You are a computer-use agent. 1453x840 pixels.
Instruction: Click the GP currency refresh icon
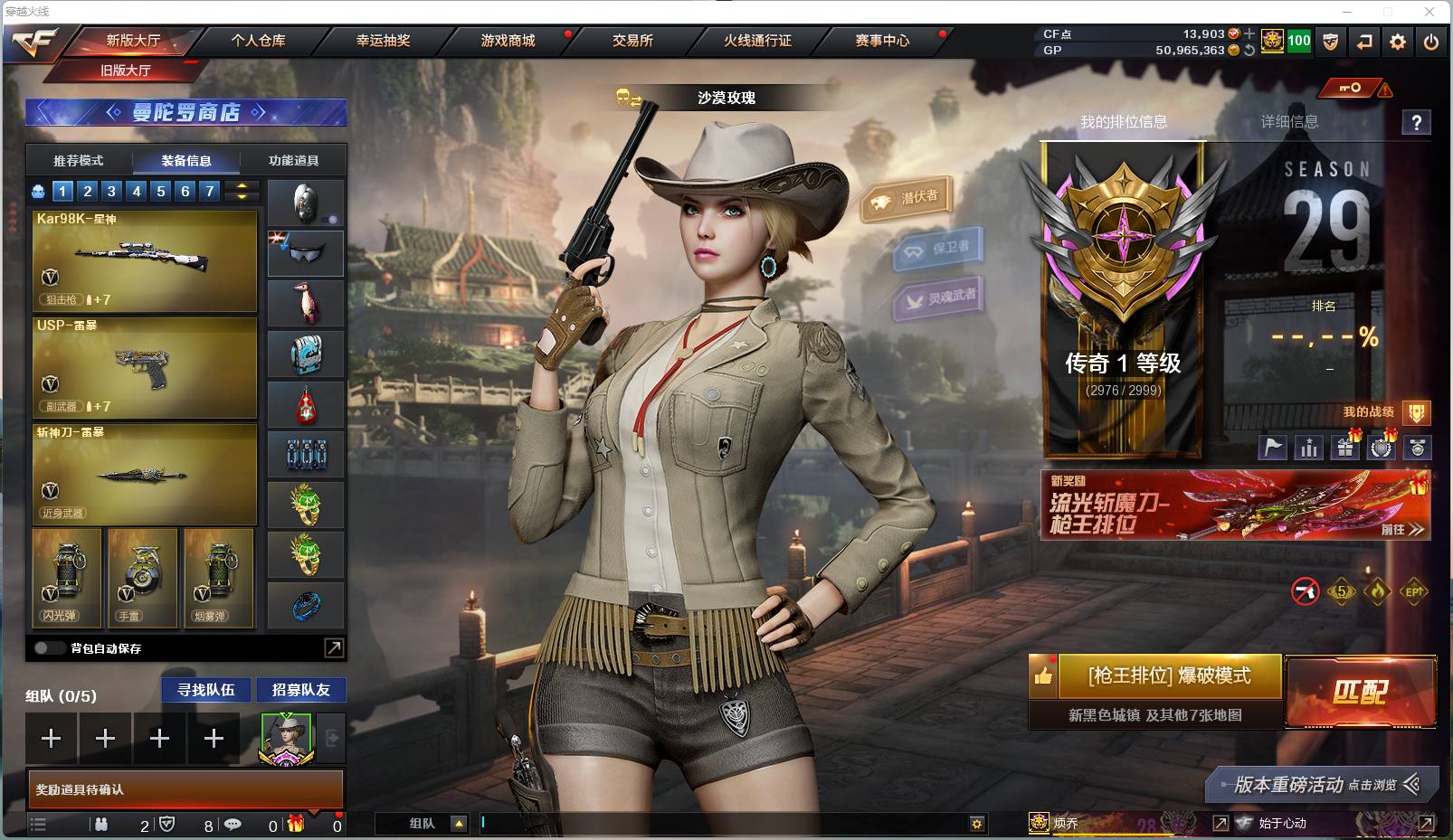click(1250, 50)
